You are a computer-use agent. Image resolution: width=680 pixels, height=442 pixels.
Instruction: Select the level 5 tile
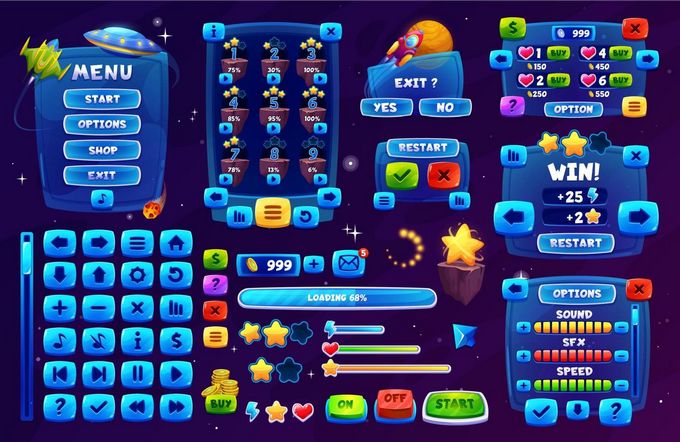click(x=273, y=111)
